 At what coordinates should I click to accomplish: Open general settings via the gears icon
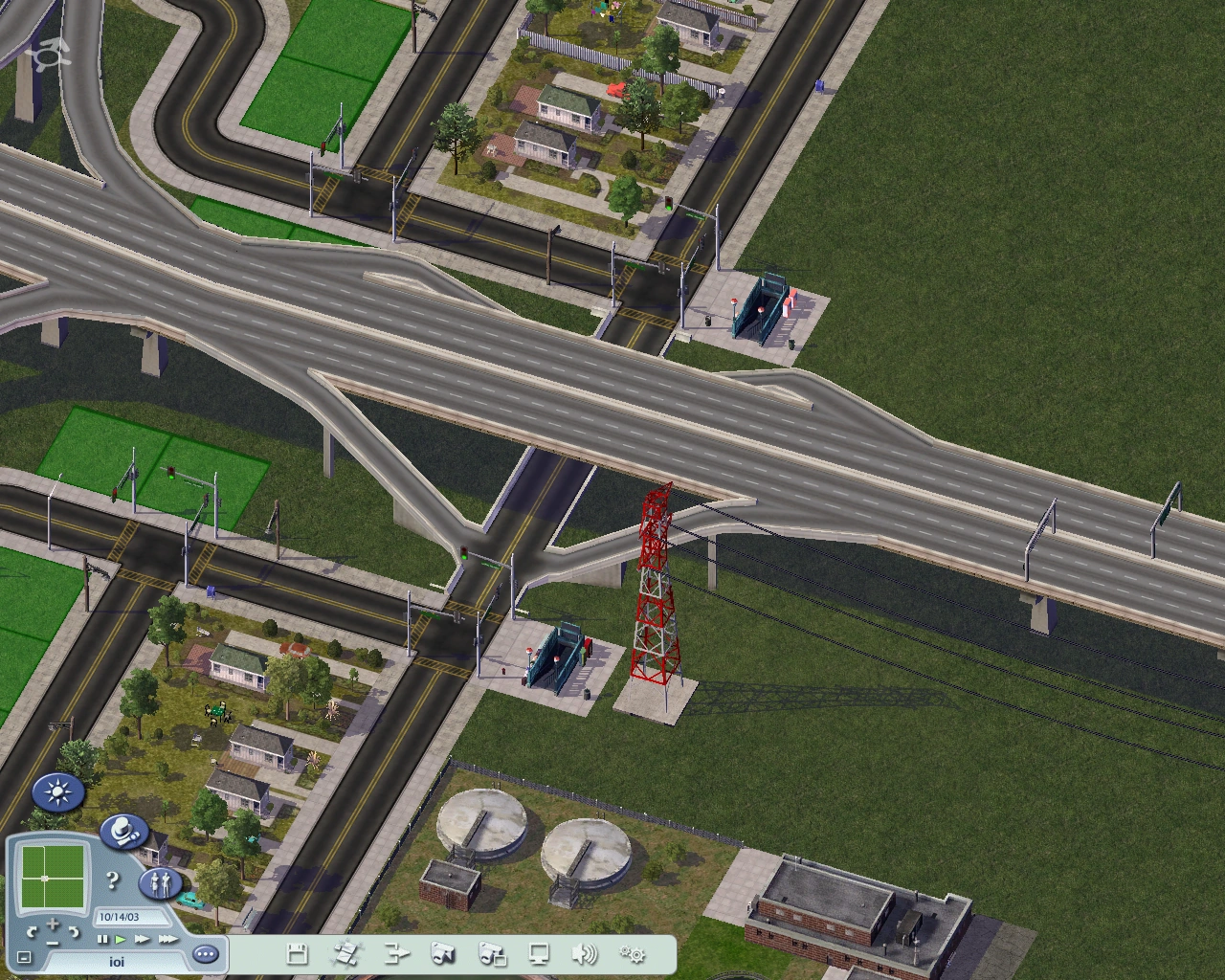tap(634, 954)
